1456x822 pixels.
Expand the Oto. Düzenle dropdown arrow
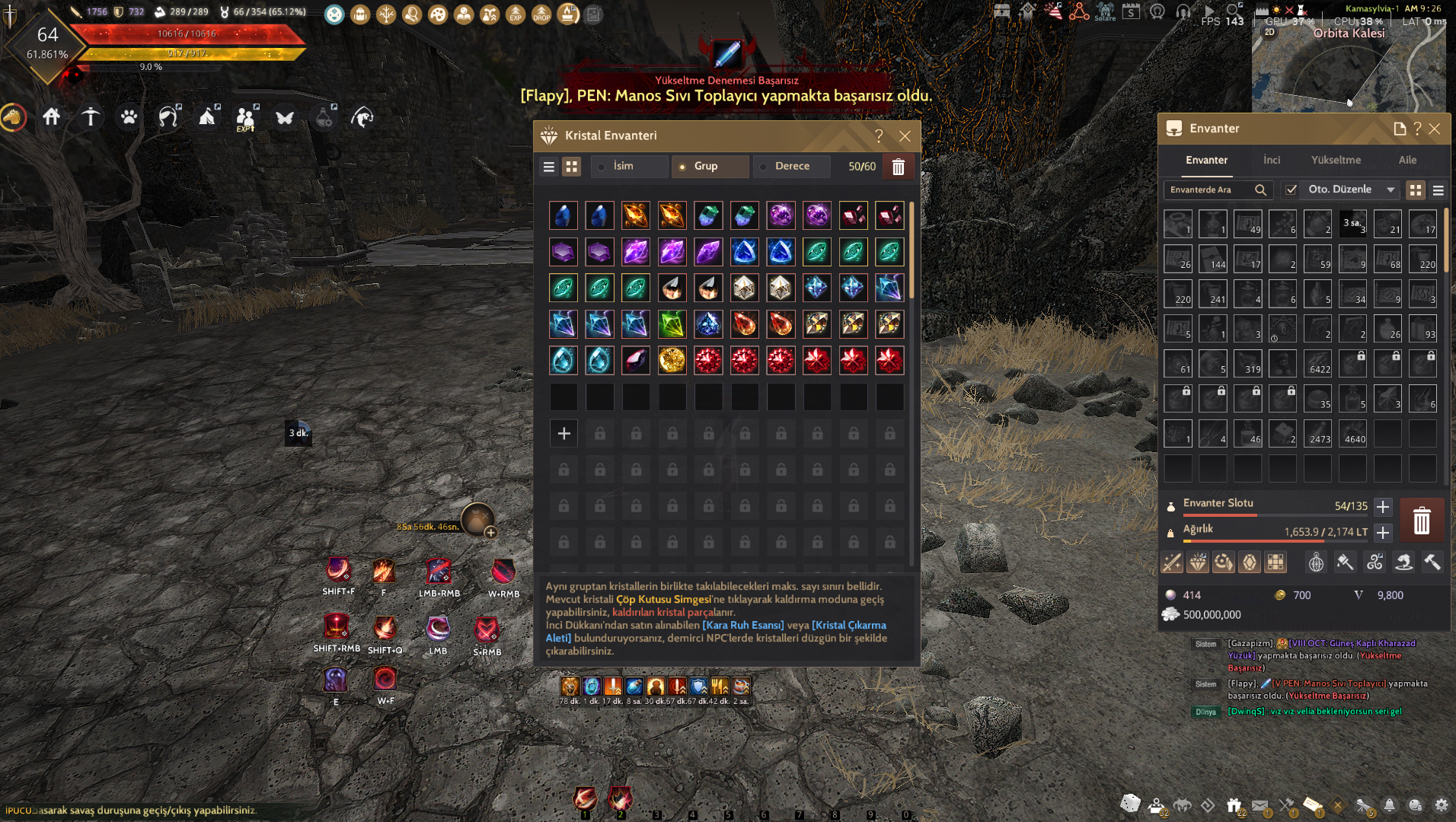point(1391,190)
